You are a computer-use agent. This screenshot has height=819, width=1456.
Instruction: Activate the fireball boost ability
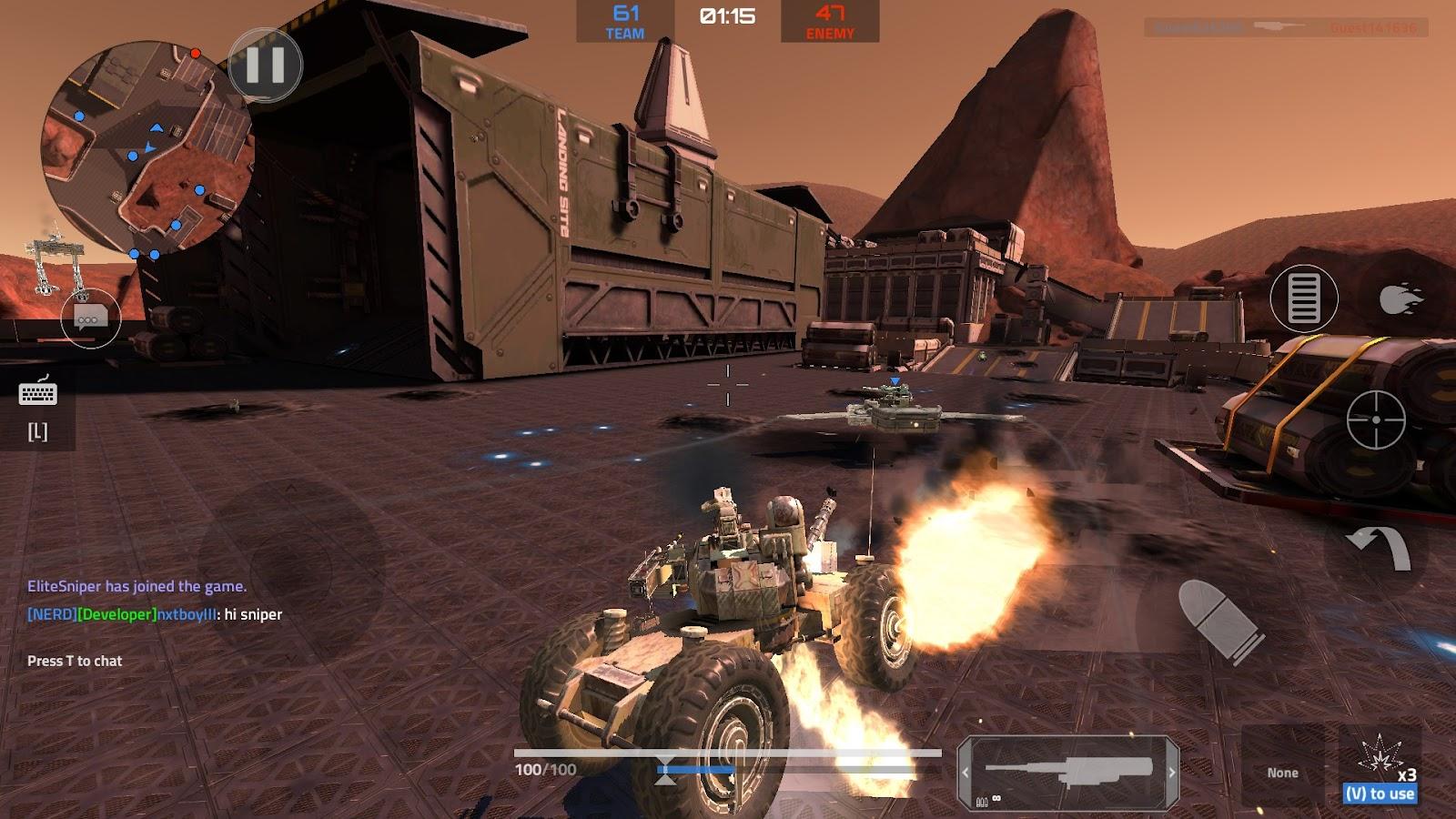pyautogui.click(x=1400, y=298)
